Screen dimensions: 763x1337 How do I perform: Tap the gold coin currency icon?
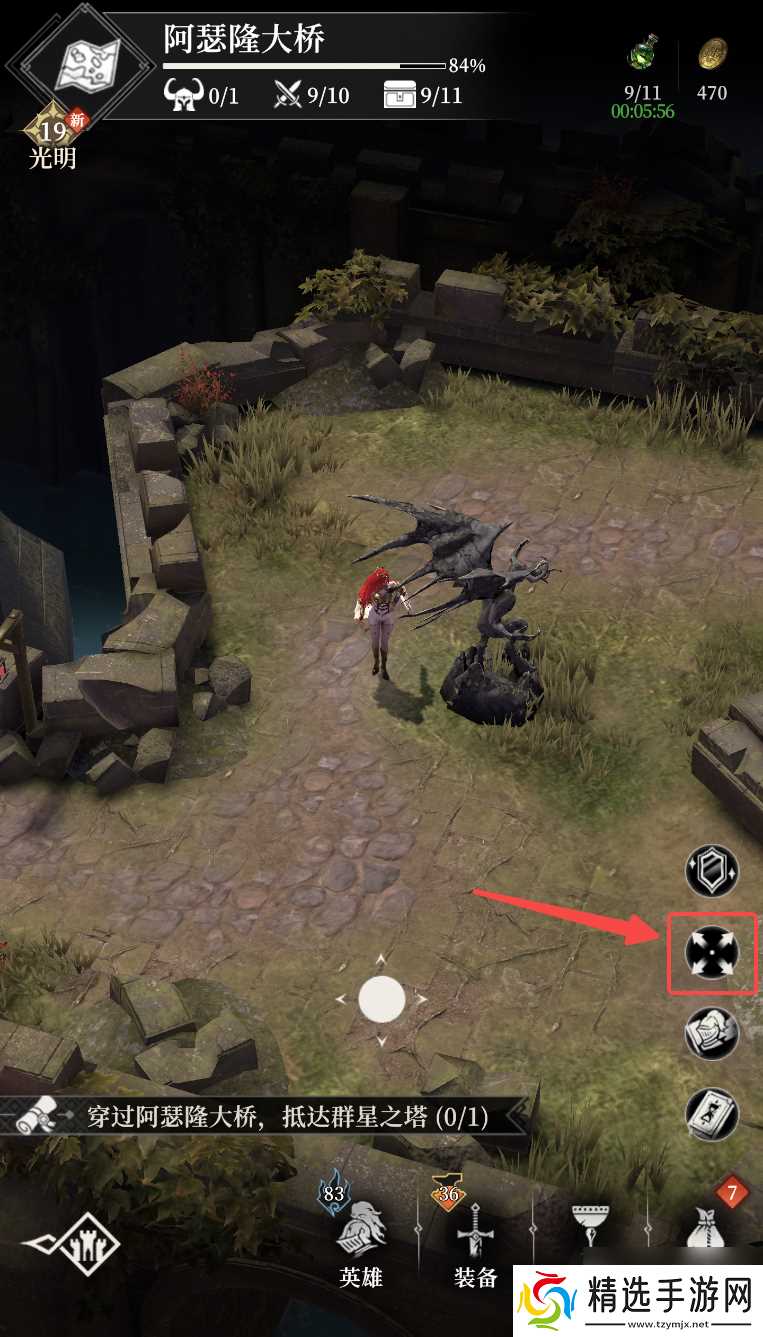click(x=712, y=53)
